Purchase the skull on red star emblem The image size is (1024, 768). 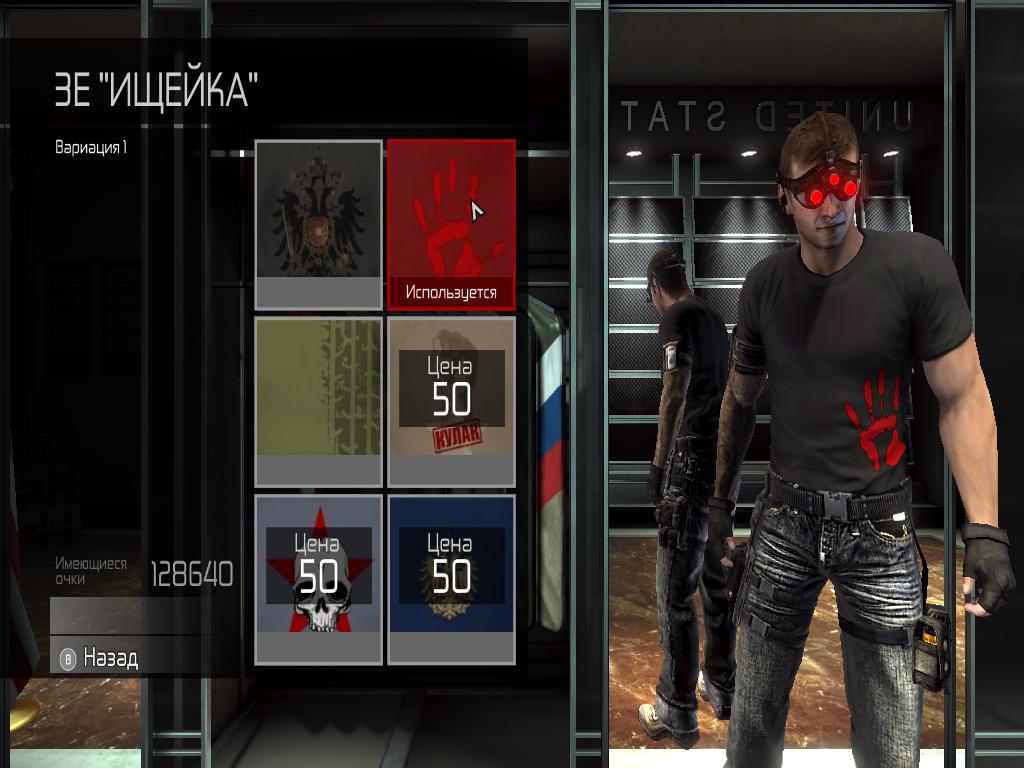(x=318, y=578)
